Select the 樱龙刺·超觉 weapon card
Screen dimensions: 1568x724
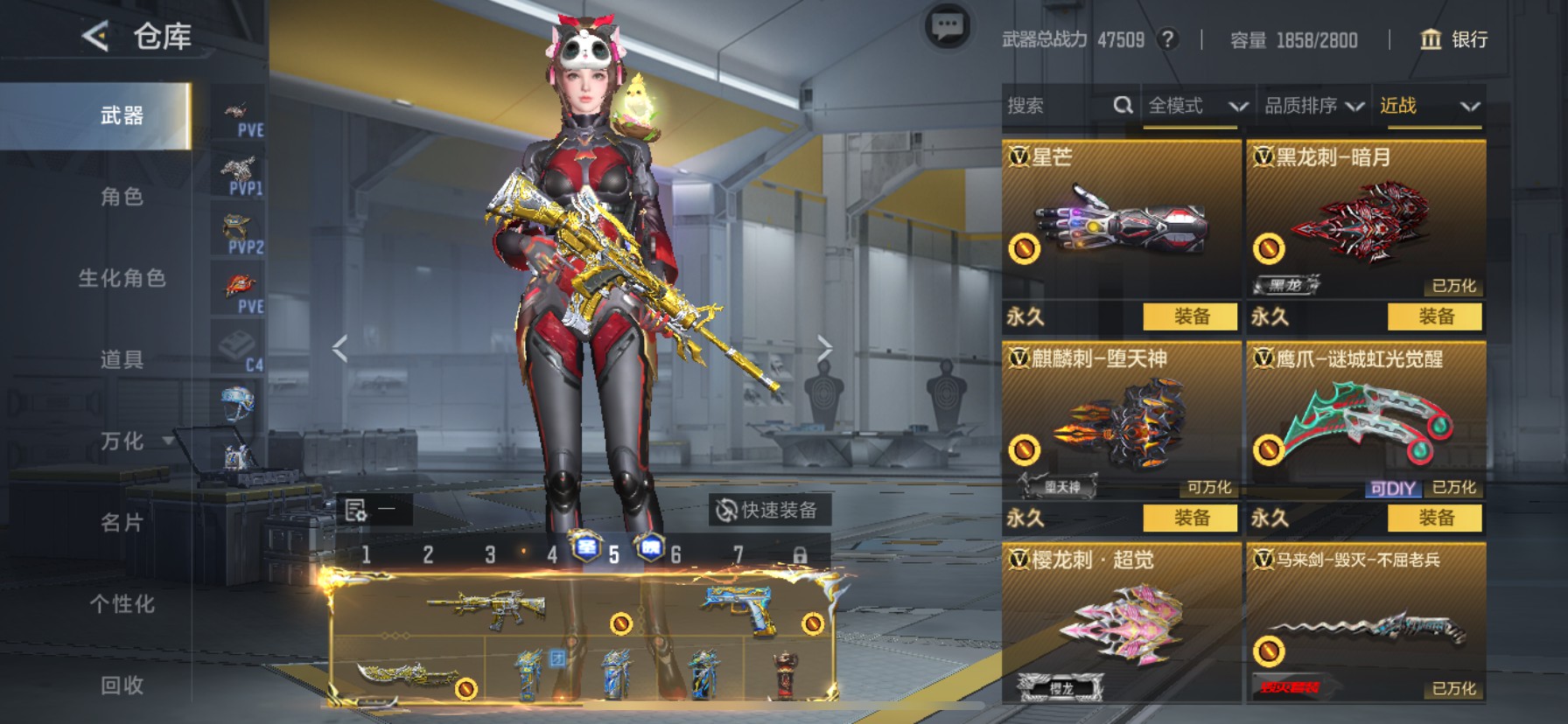coord(1121,623)
